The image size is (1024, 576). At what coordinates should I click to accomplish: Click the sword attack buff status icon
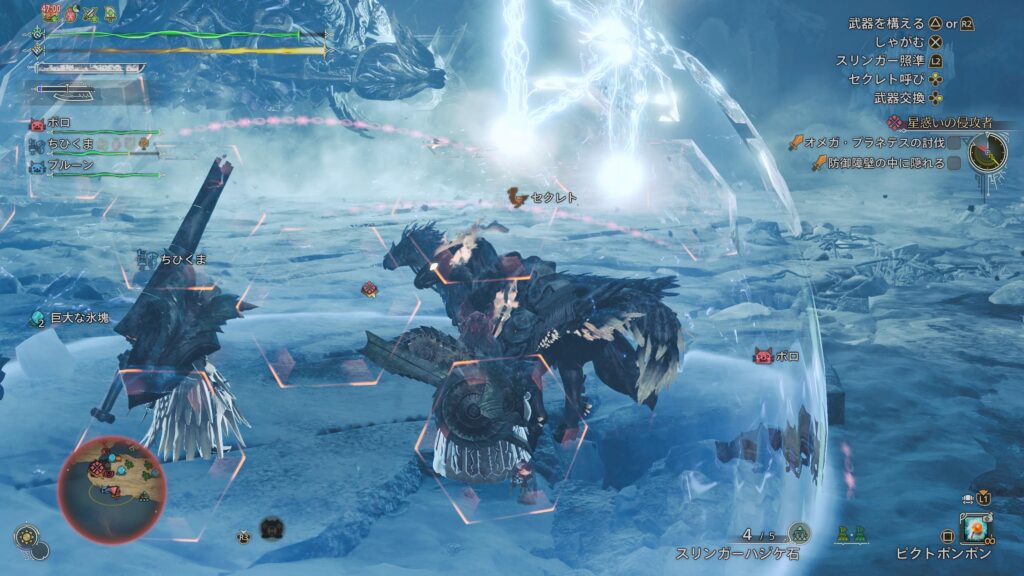click(90, 14)
